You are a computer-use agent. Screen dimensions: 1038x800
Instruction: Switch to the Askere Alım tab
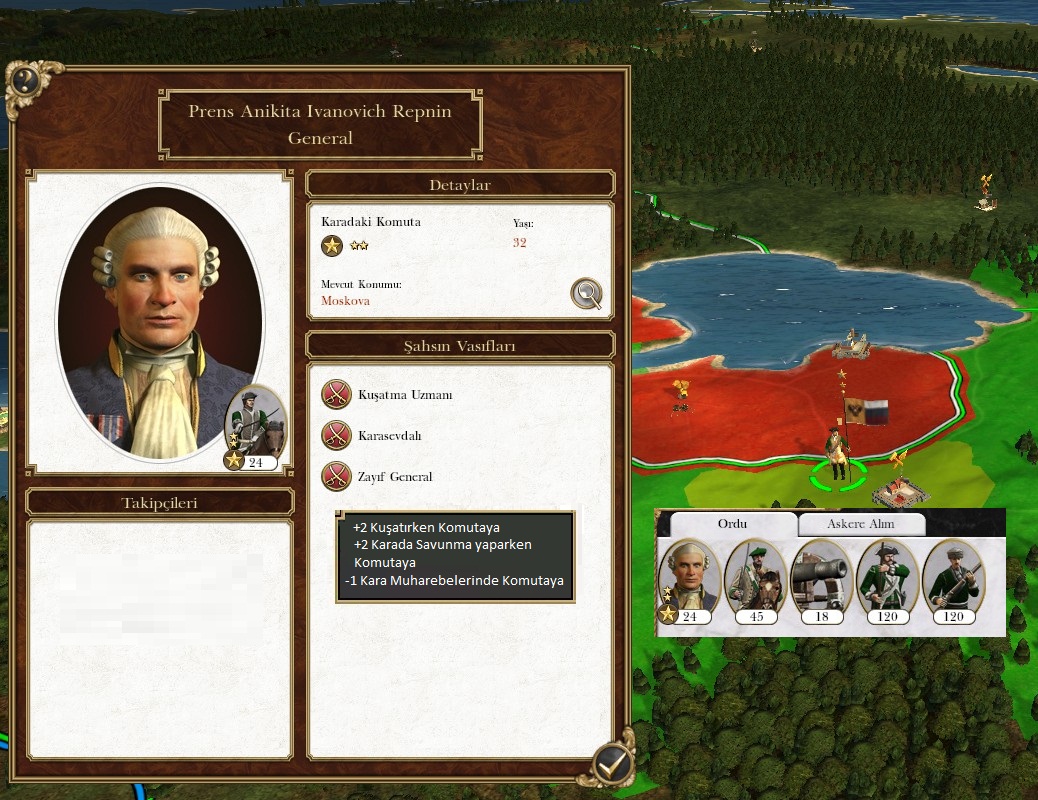[x=860, y=524]
